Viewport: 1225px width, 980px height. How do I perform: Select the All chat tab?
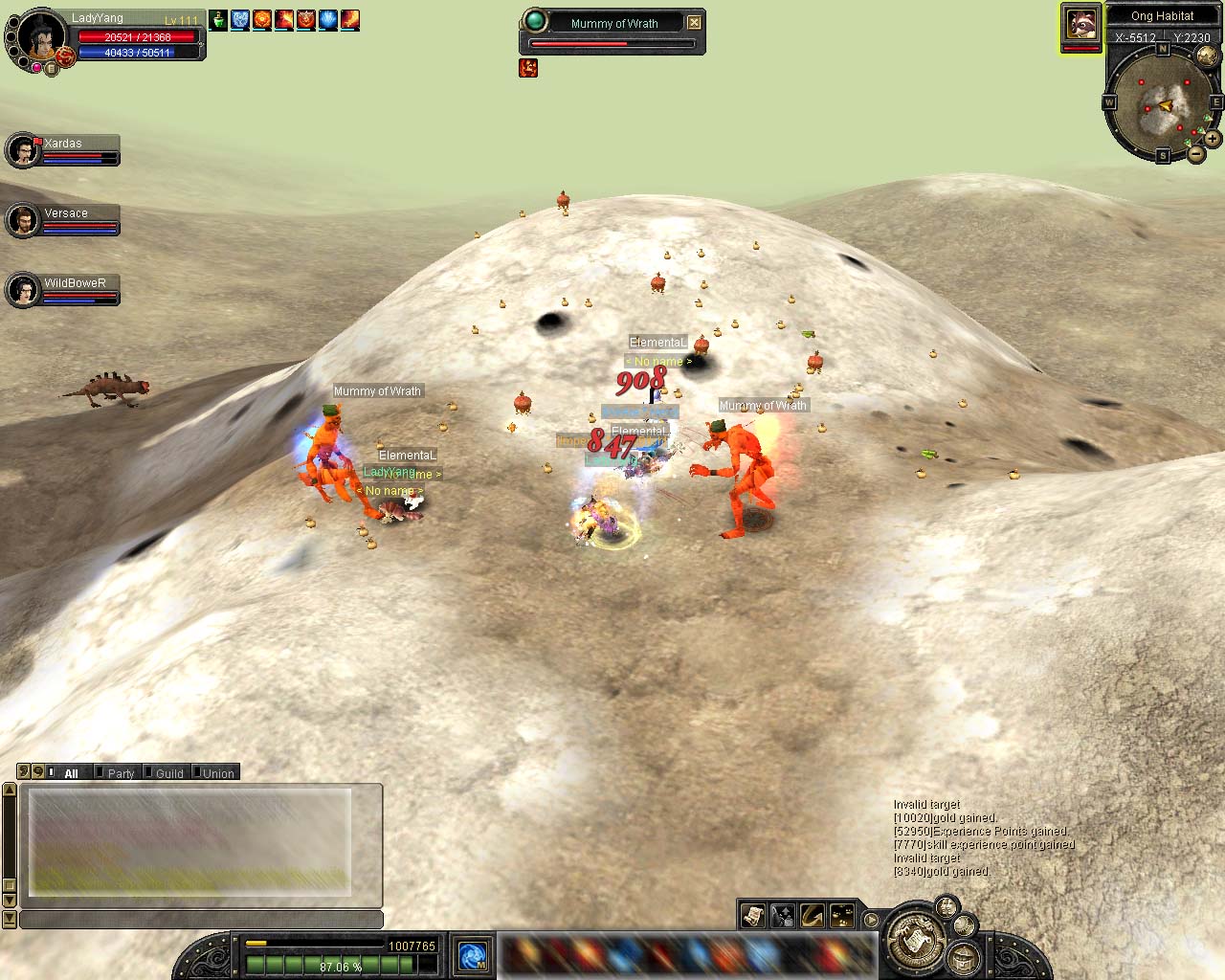71,773
